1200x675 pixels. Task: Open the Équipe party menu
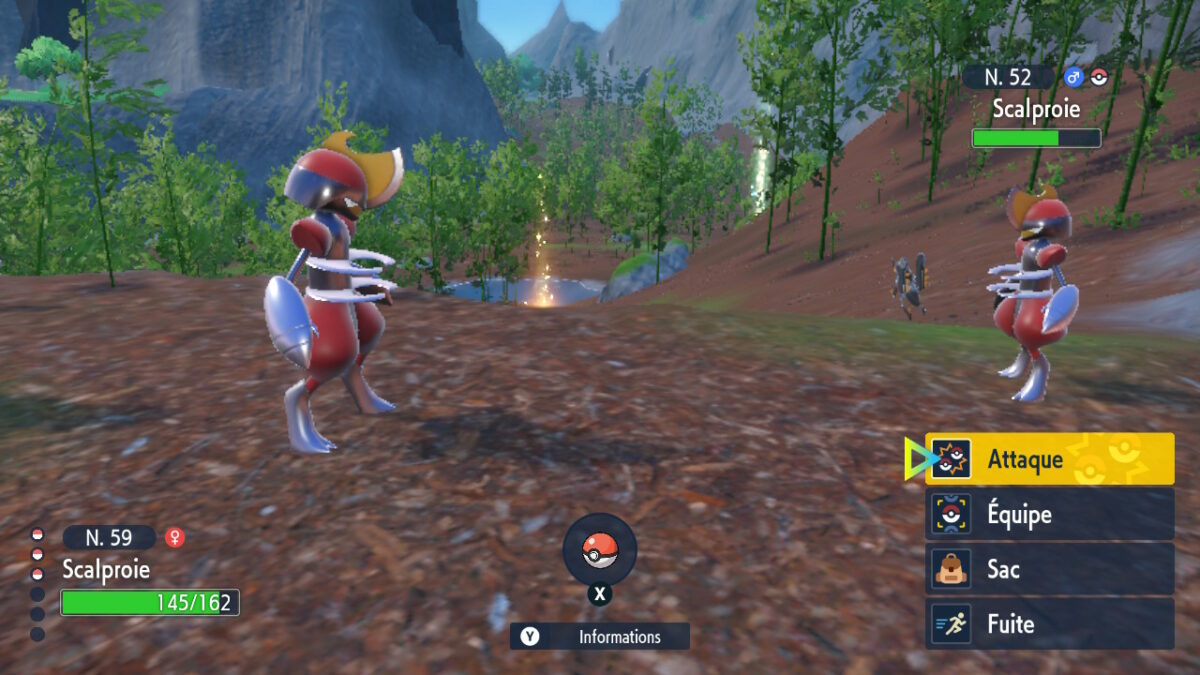(x=1049, y=514)
